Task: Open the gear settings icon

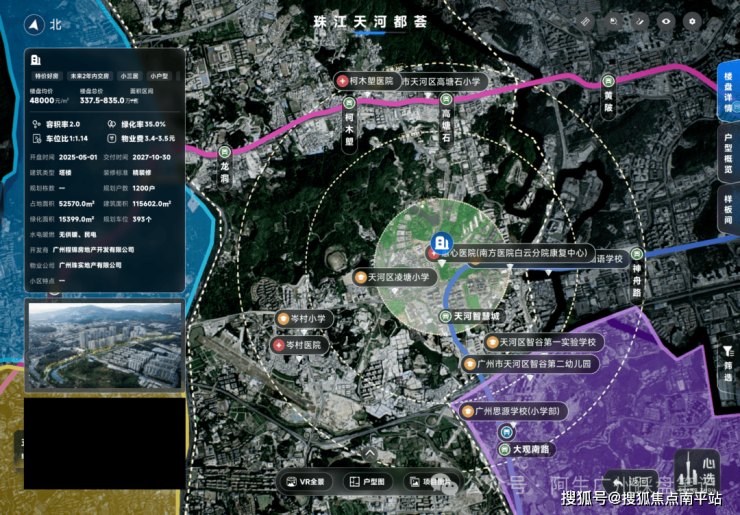Action: click(x=690, y=21)
